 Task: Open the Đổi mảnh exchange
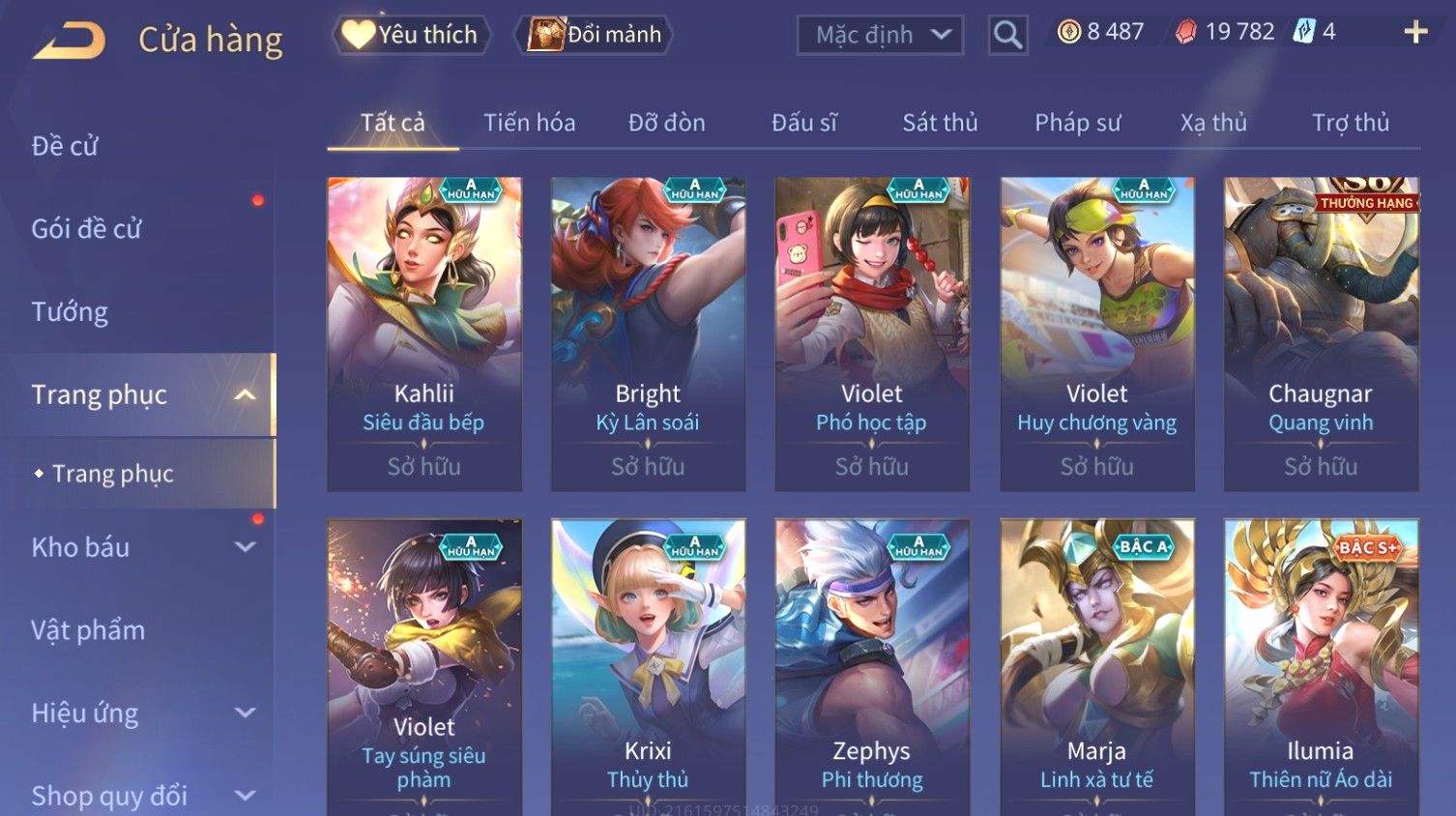point(596,35)
